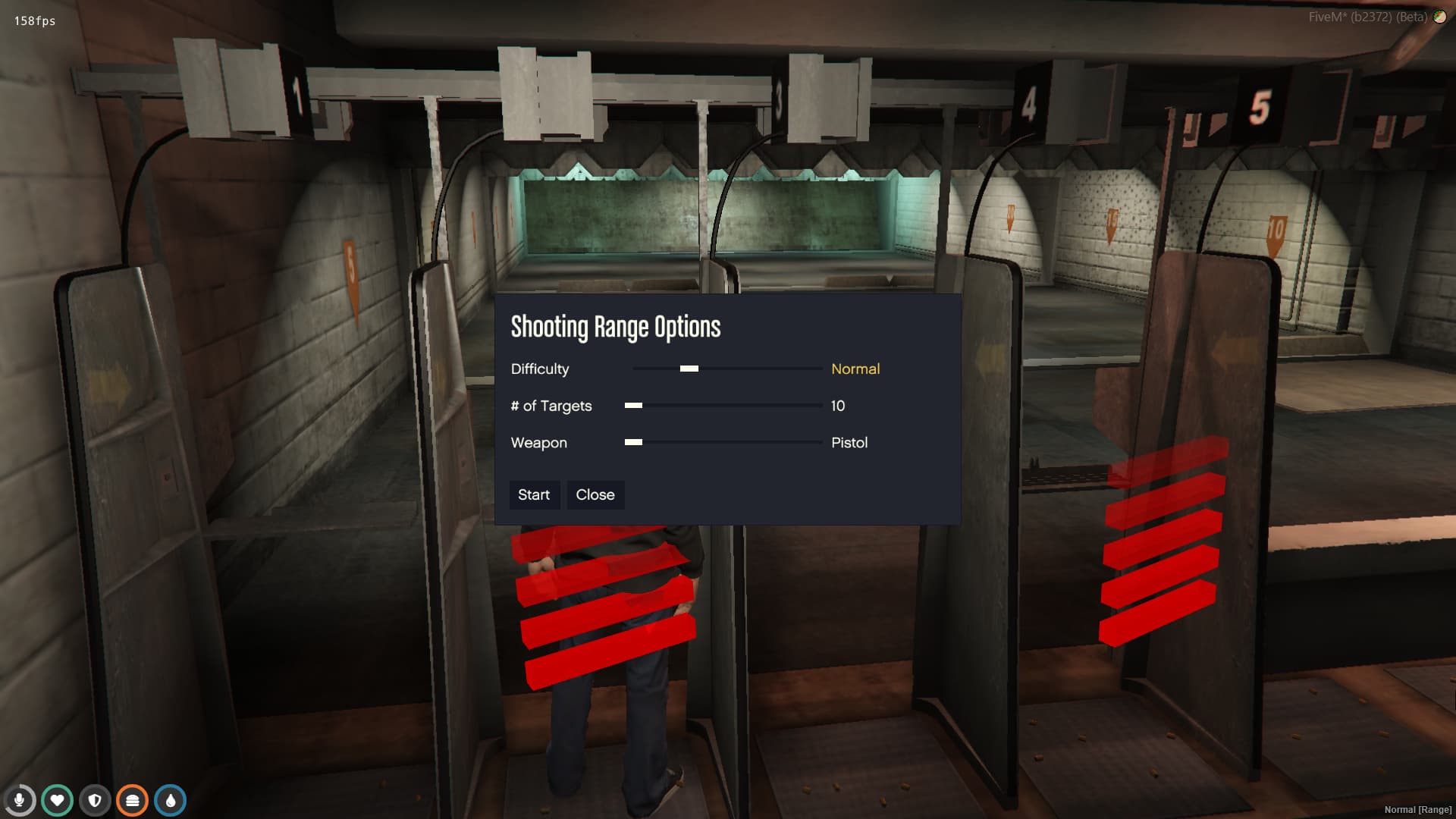Click the Weapon slider handle

pos(632,442)
